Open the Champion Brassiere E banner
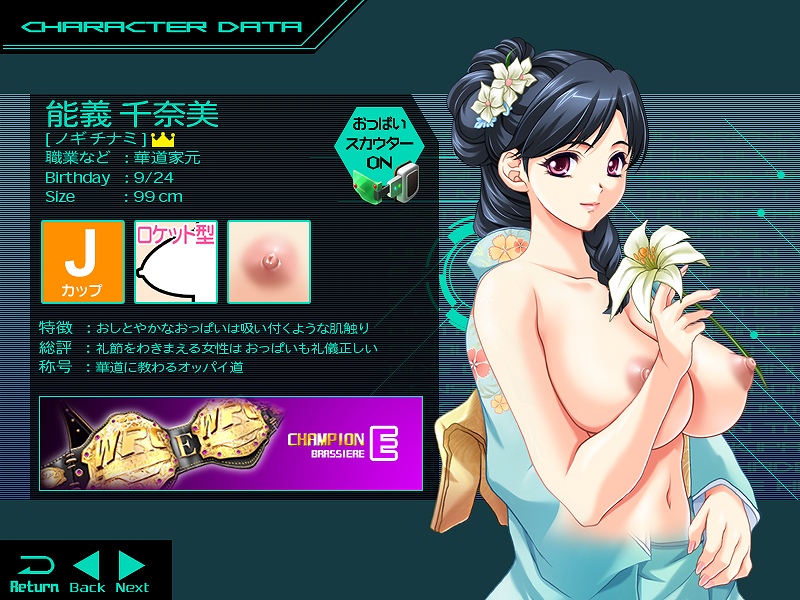 pyautogui.click(x=231, y=443)
